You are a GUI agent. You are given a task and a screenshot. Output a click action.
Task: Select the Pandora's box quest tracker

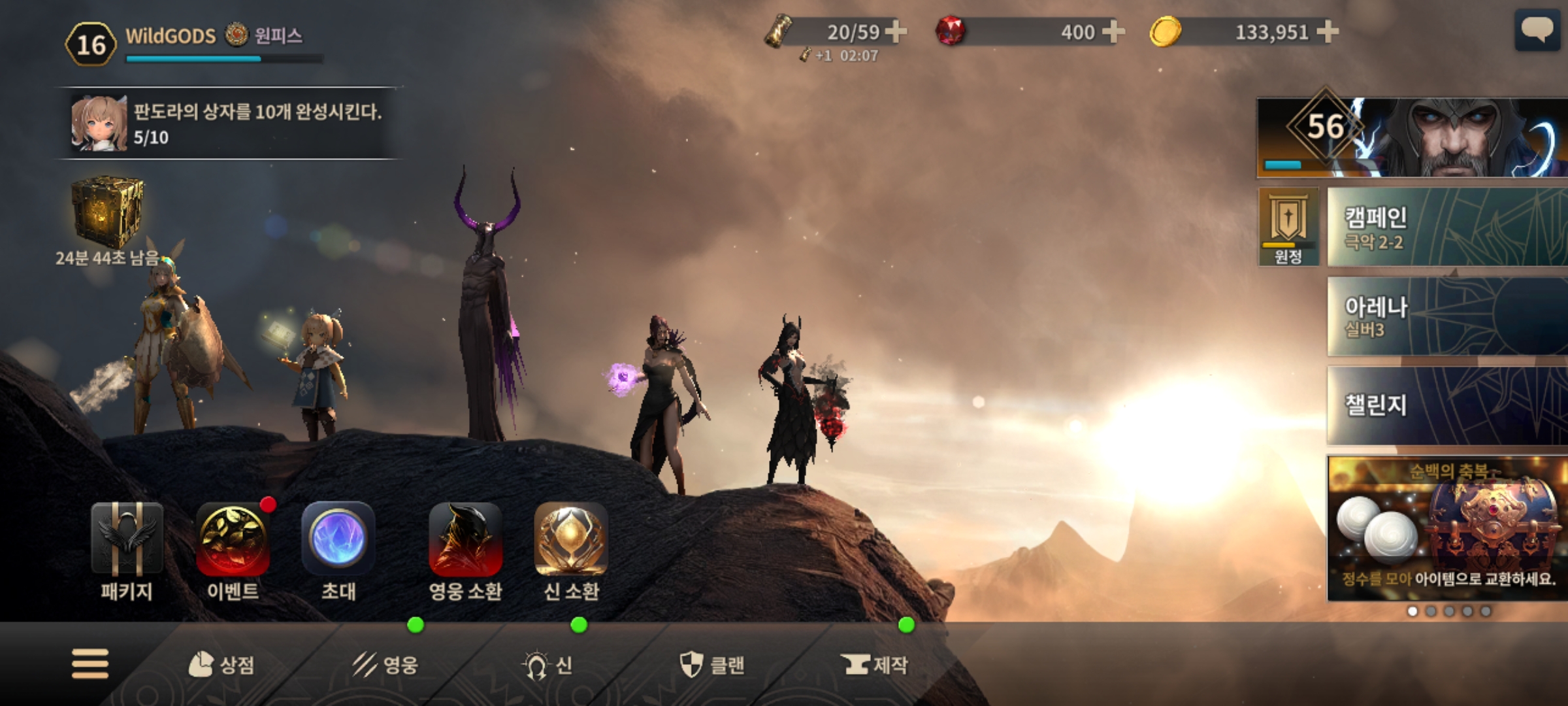click(229, 124)
